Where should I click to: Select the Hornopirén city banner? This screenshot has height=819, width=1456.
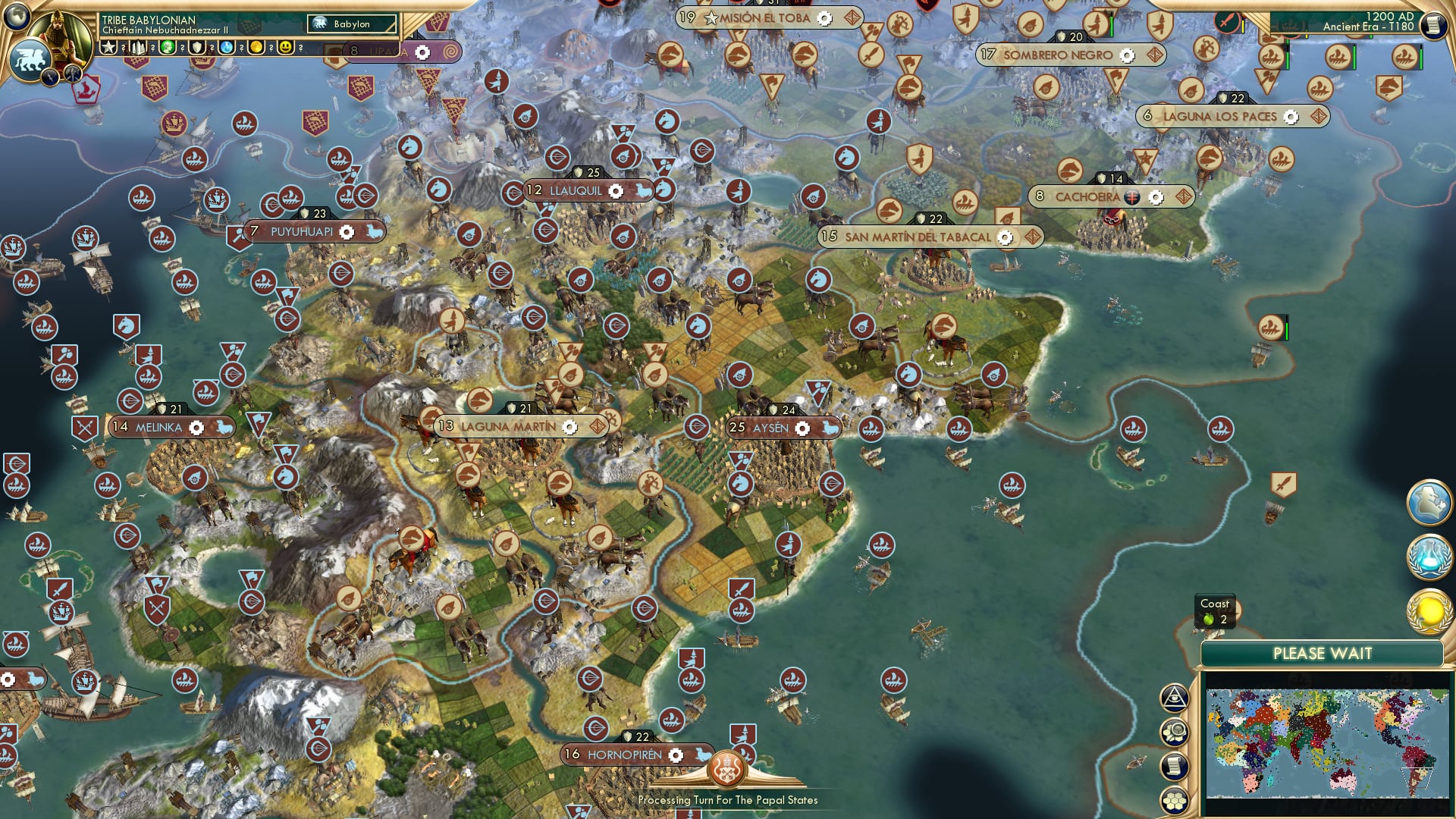(x=623, y=755)
